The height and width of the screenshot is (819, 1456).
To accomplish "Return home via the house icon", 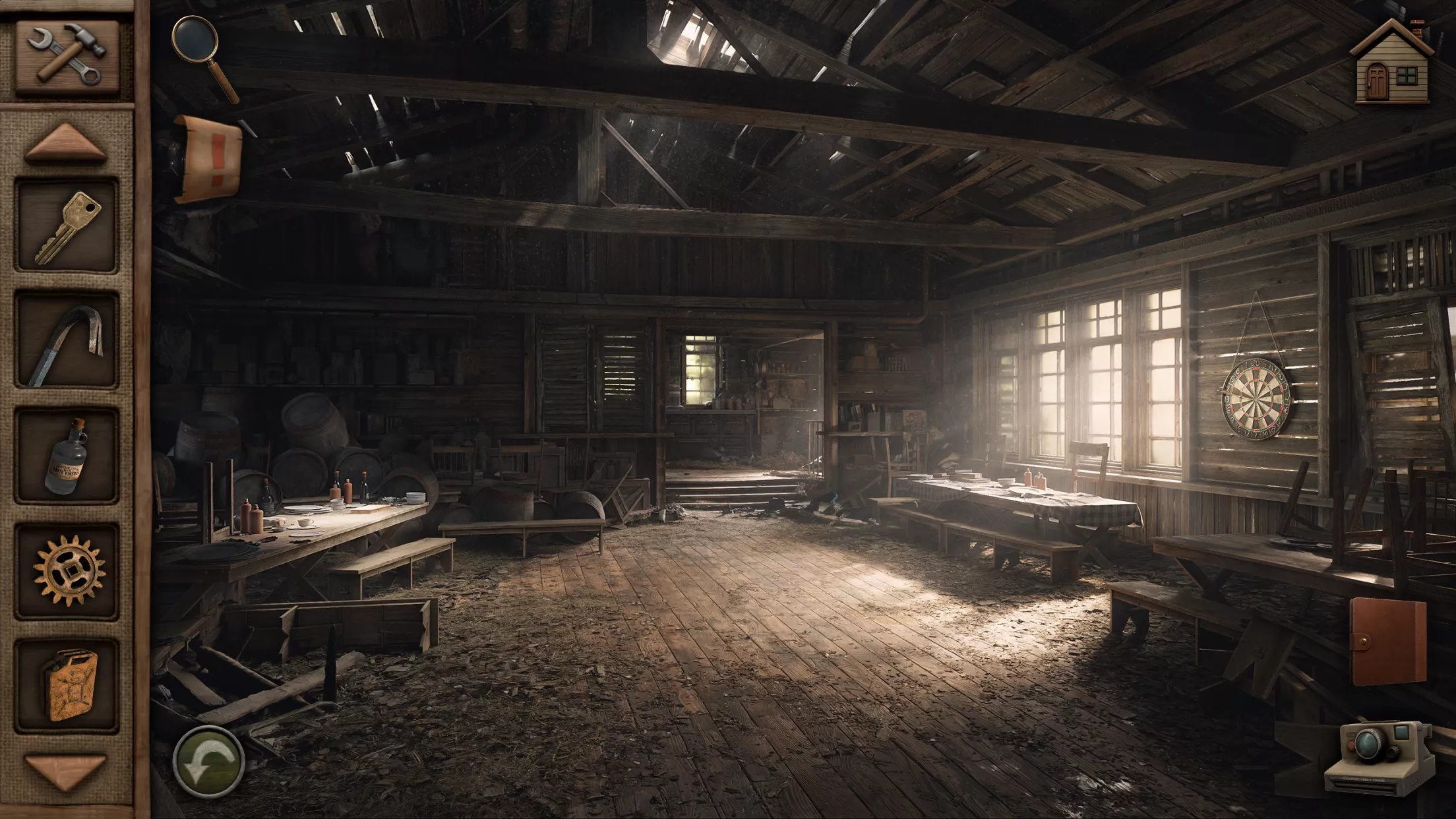I will [x=1392, y=63].
